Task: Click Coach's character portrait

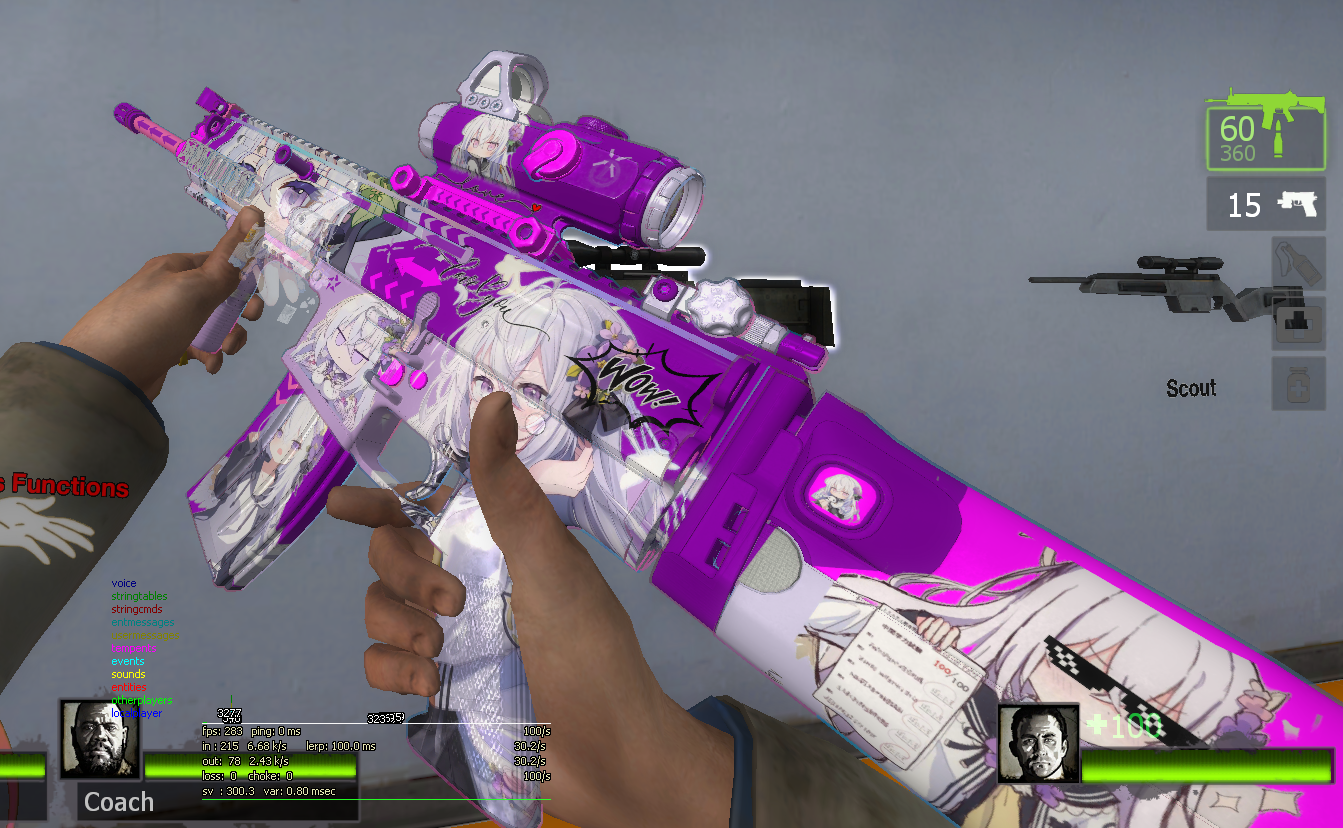Action: coord(100,739)
